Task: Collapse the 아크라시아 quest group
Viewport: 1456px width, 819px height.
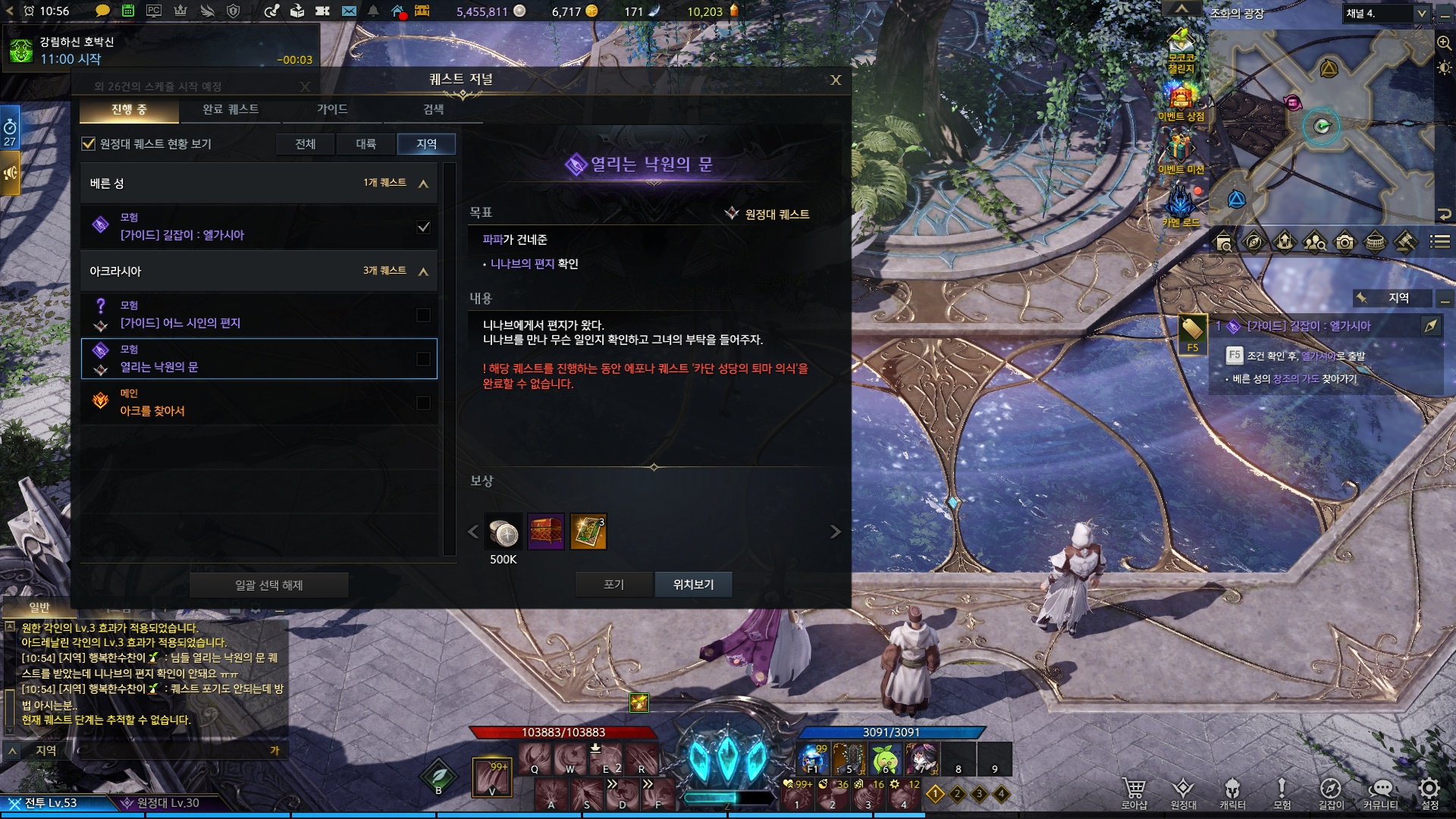Action: click(x=423, y=271)
